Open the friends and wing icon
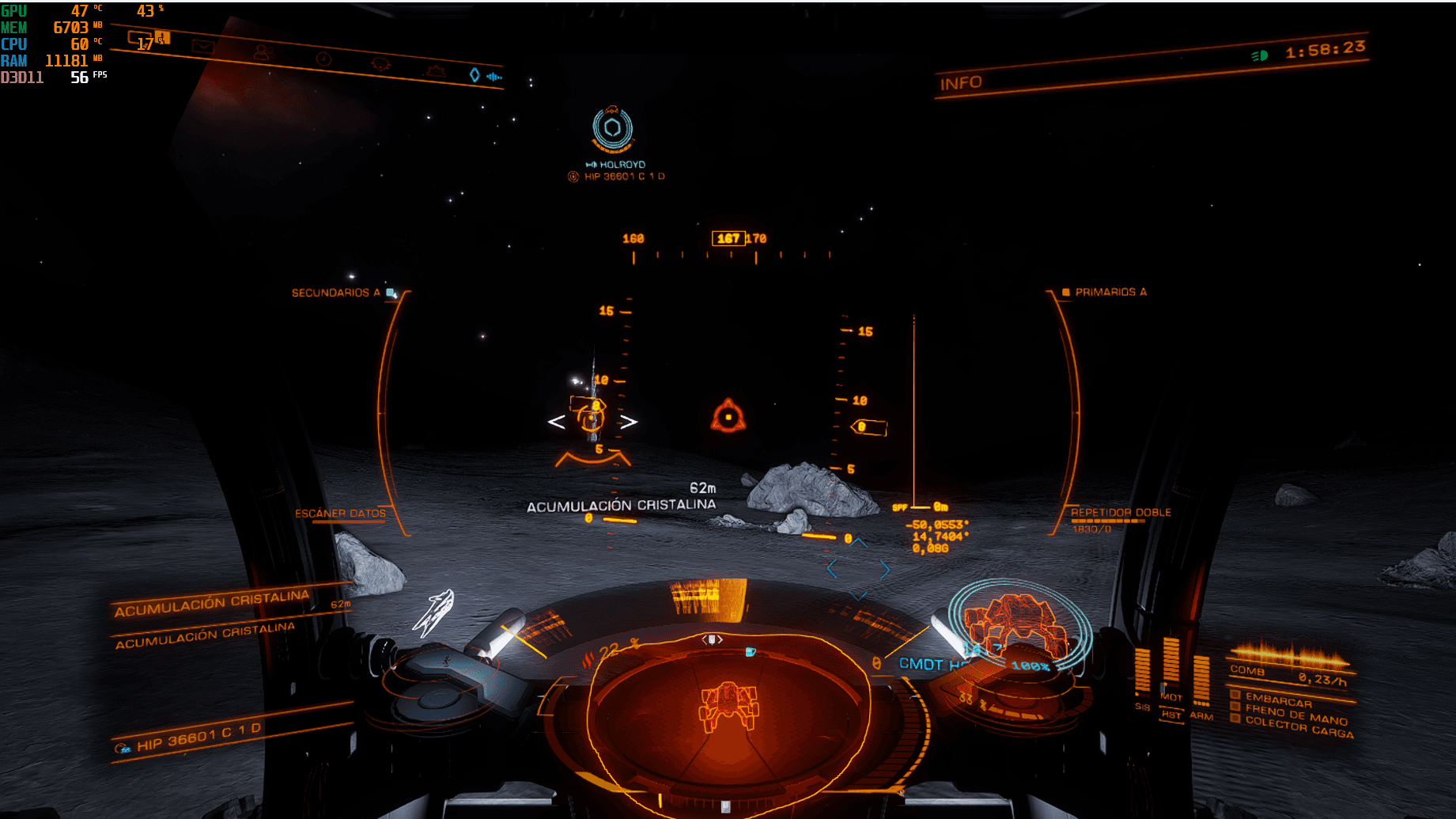Screen dimensions: 1456x819 263,53
